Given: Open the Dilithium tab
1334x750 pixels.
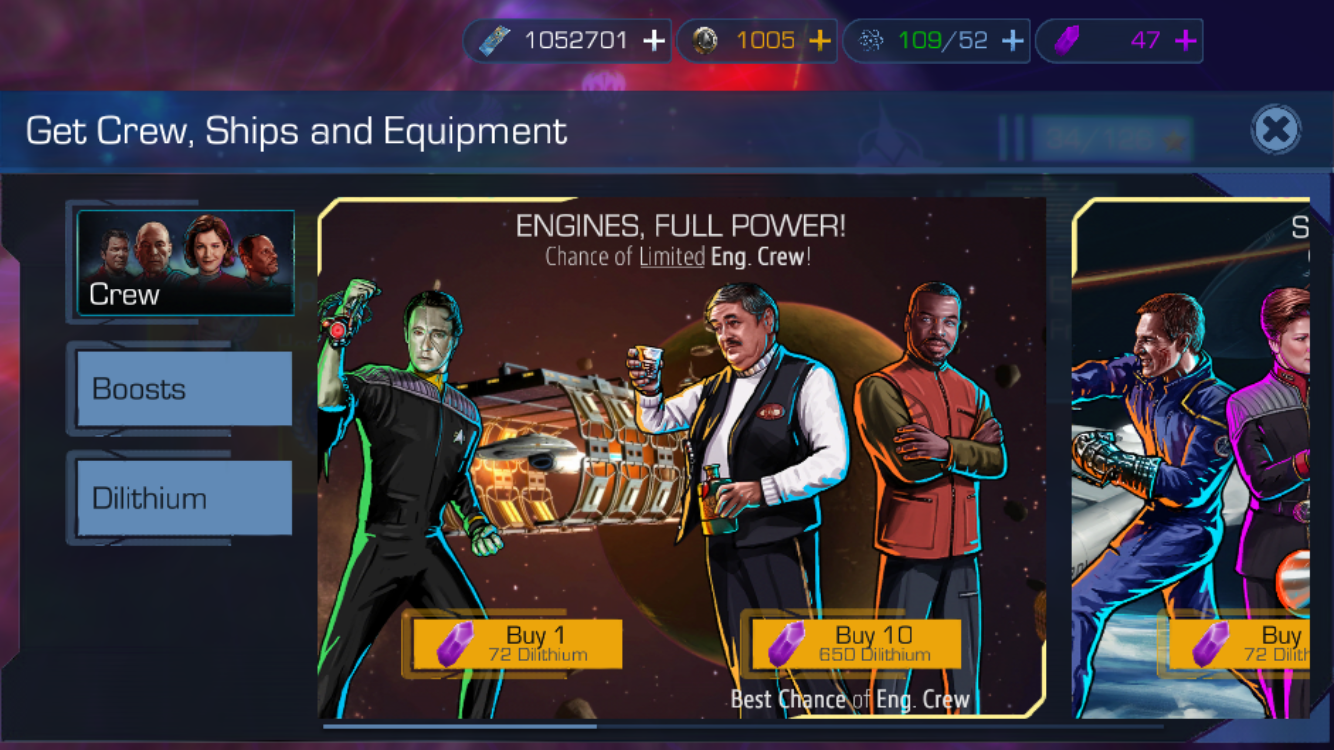Looking at the screenshot, I should [185, 498].
